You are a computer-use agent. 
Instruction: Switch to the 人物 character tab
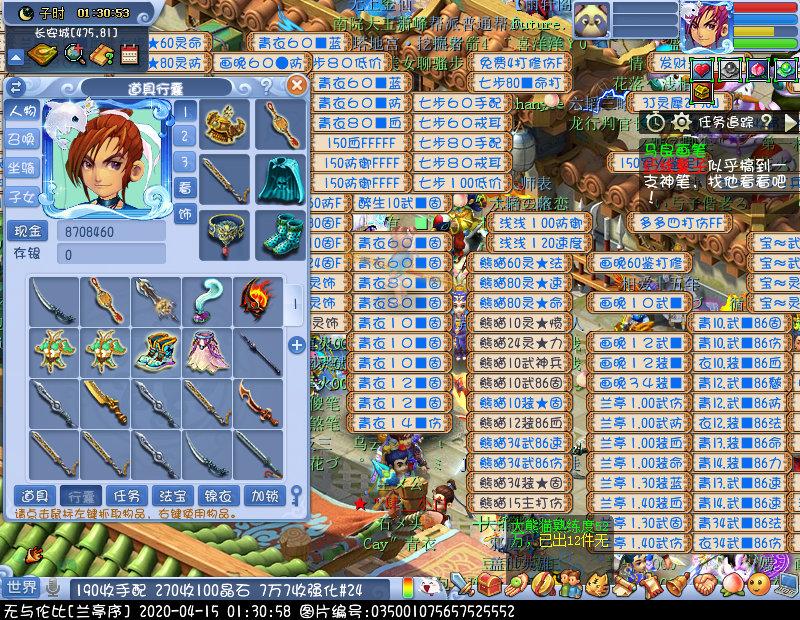point(22,112)
